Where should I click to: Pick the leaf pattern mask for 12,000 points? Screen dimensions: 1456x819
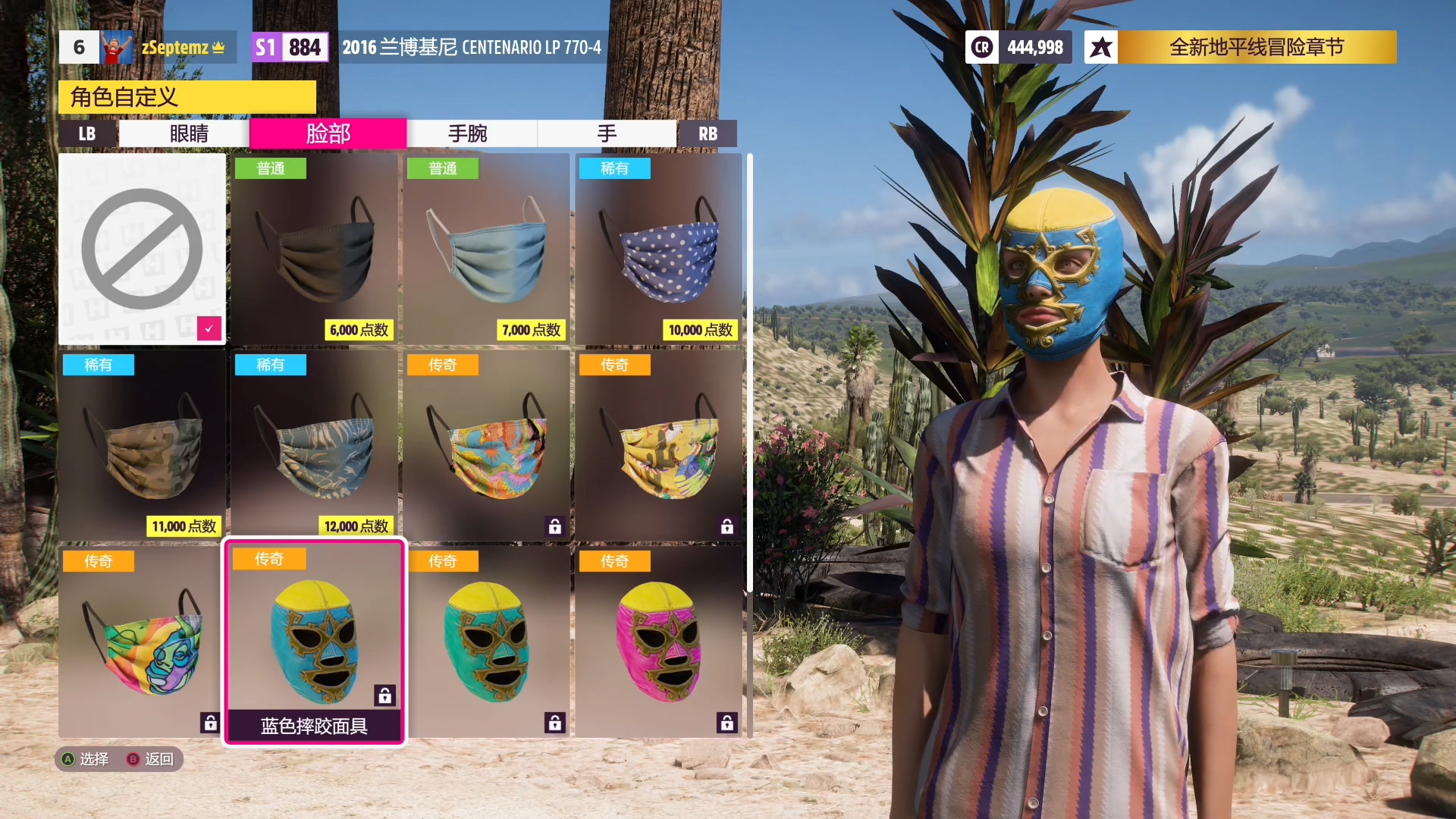pos(315,445)
